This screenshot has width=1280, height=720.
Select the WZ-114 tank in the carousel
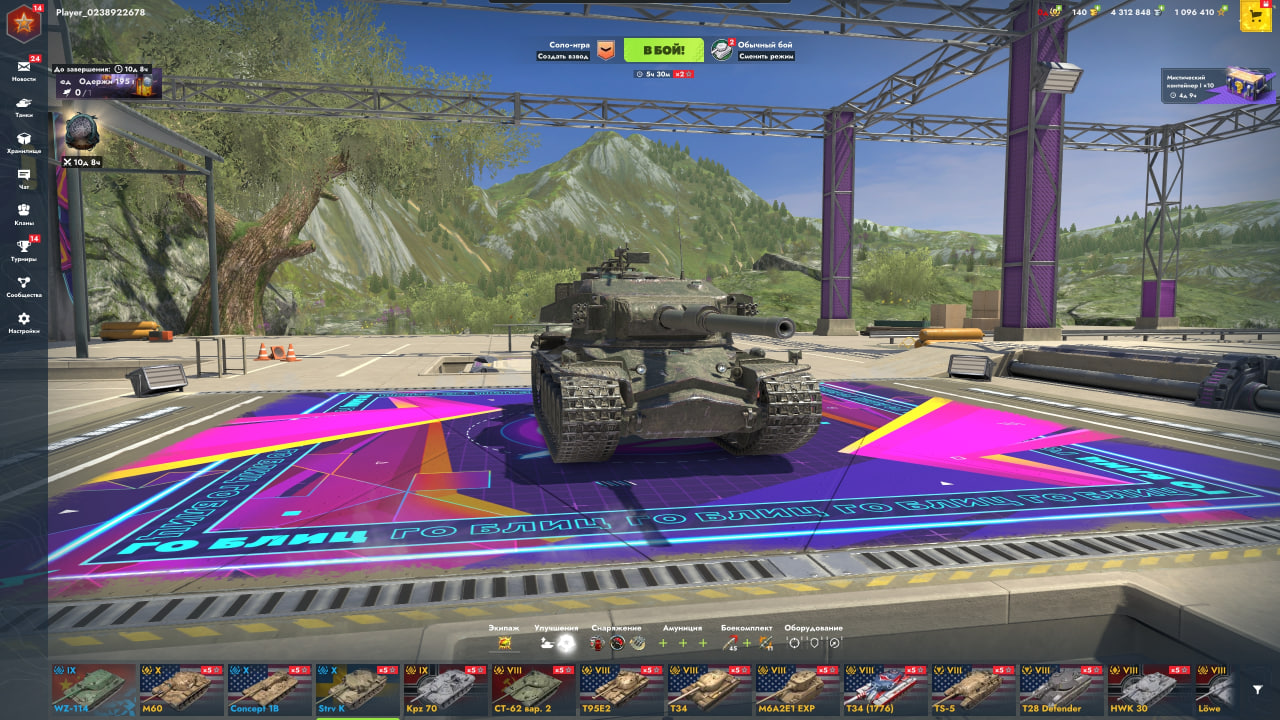tap(94, 688)
